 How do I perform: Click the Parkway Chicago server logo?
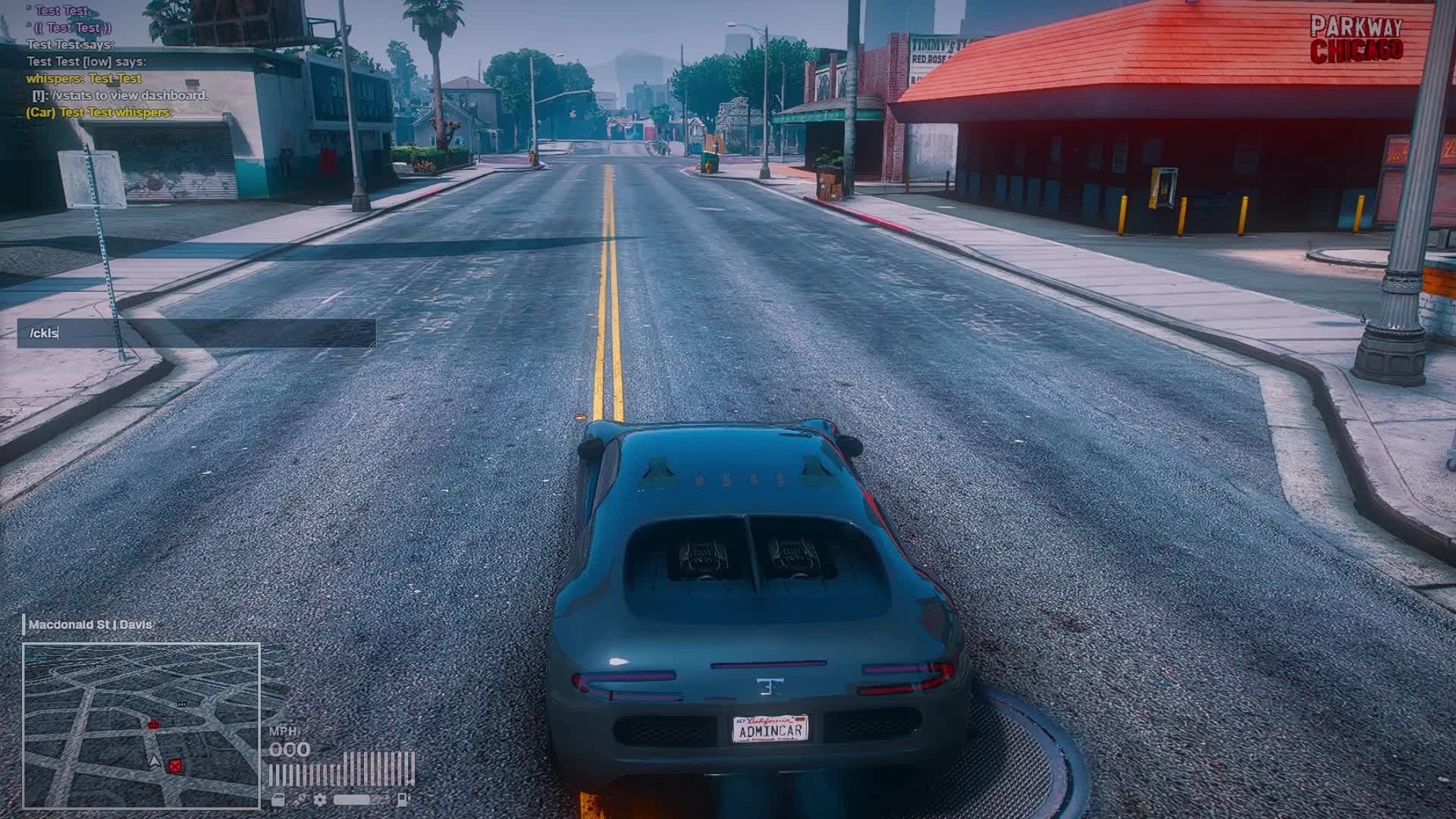click(x=1357, y=39)
